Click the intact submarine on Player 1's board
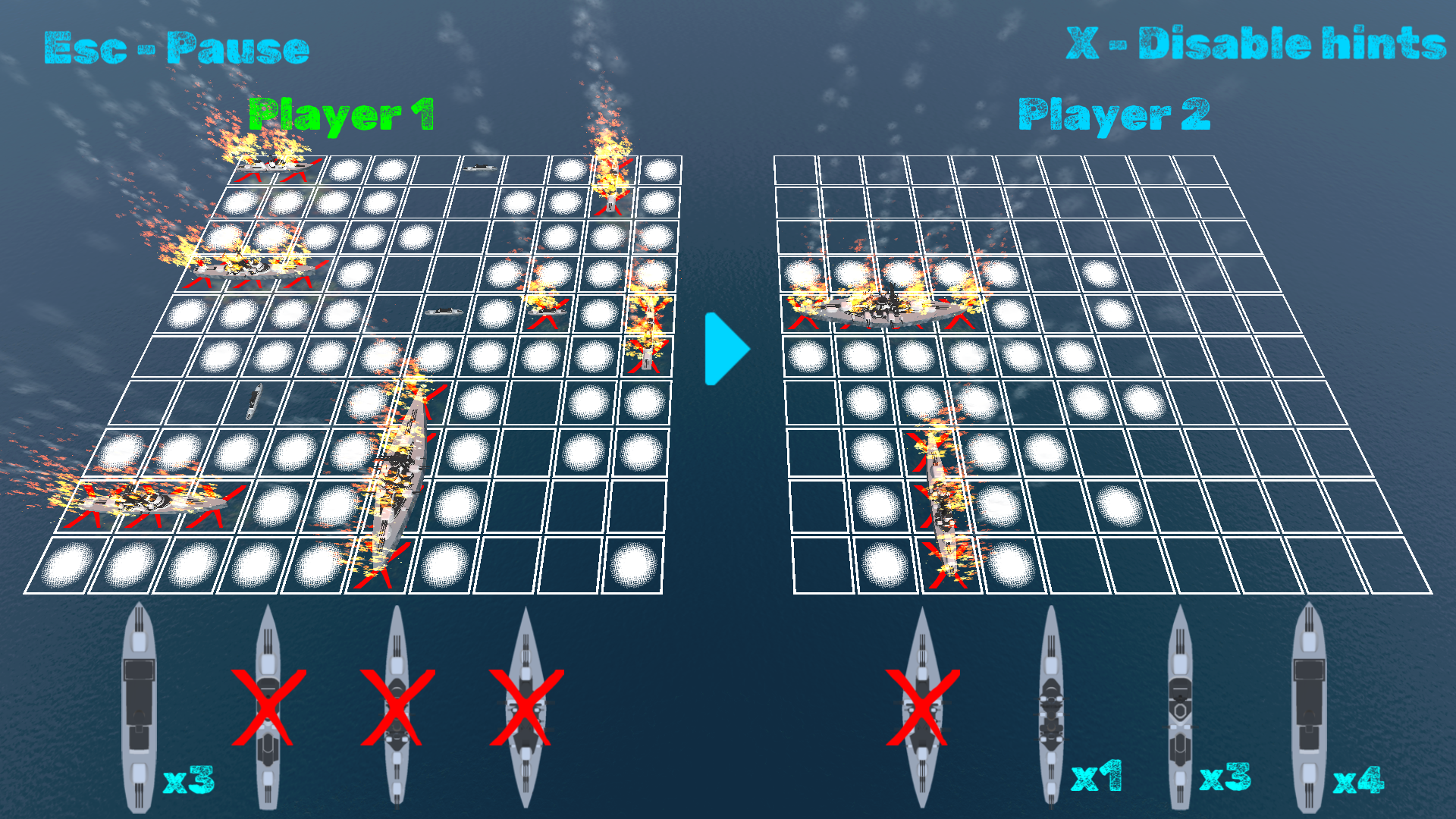 (253, 402)
